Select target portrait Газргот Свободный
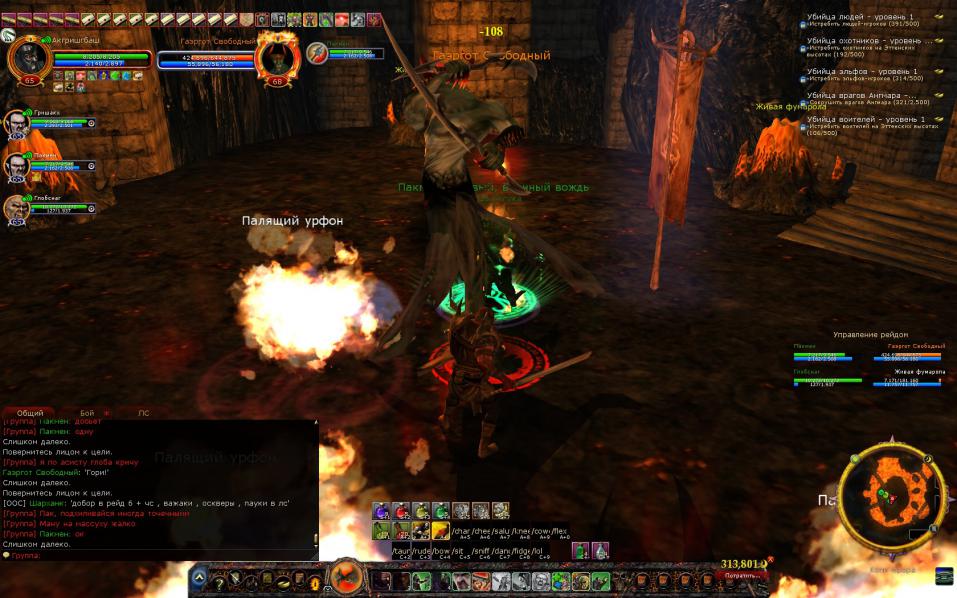Viewport: 957px width, 598px height. pos(276,58)
